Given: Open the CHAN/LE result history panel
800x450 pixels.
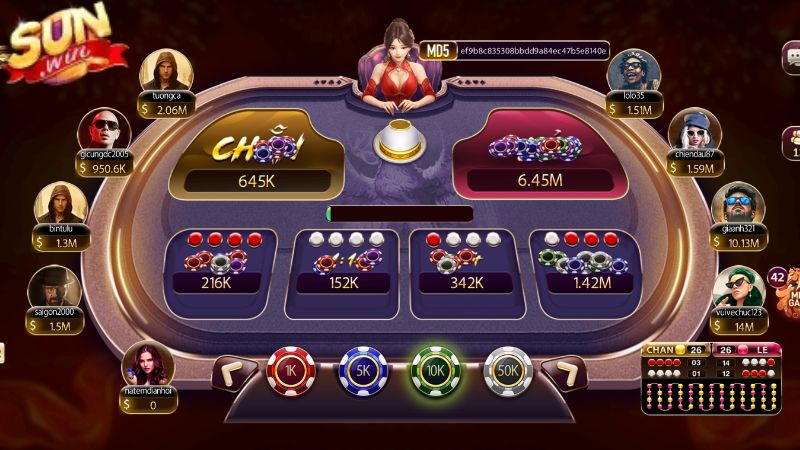Looking at the screenshot, I should tap(713, 378).
